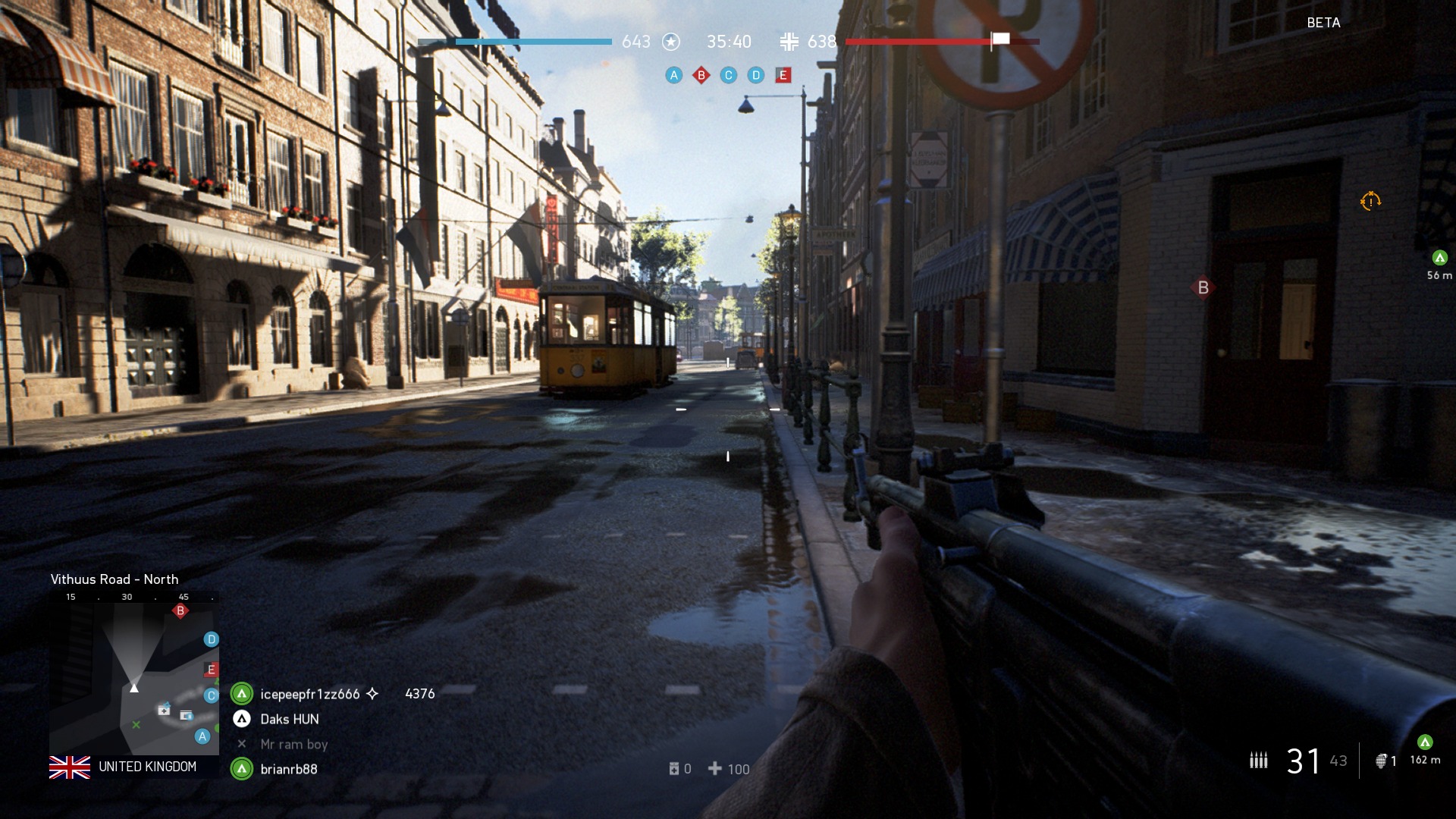Click the United Kingdom team flag
Image resolution: width=1456 pixels, height=819 pixels.
(70, 767)
